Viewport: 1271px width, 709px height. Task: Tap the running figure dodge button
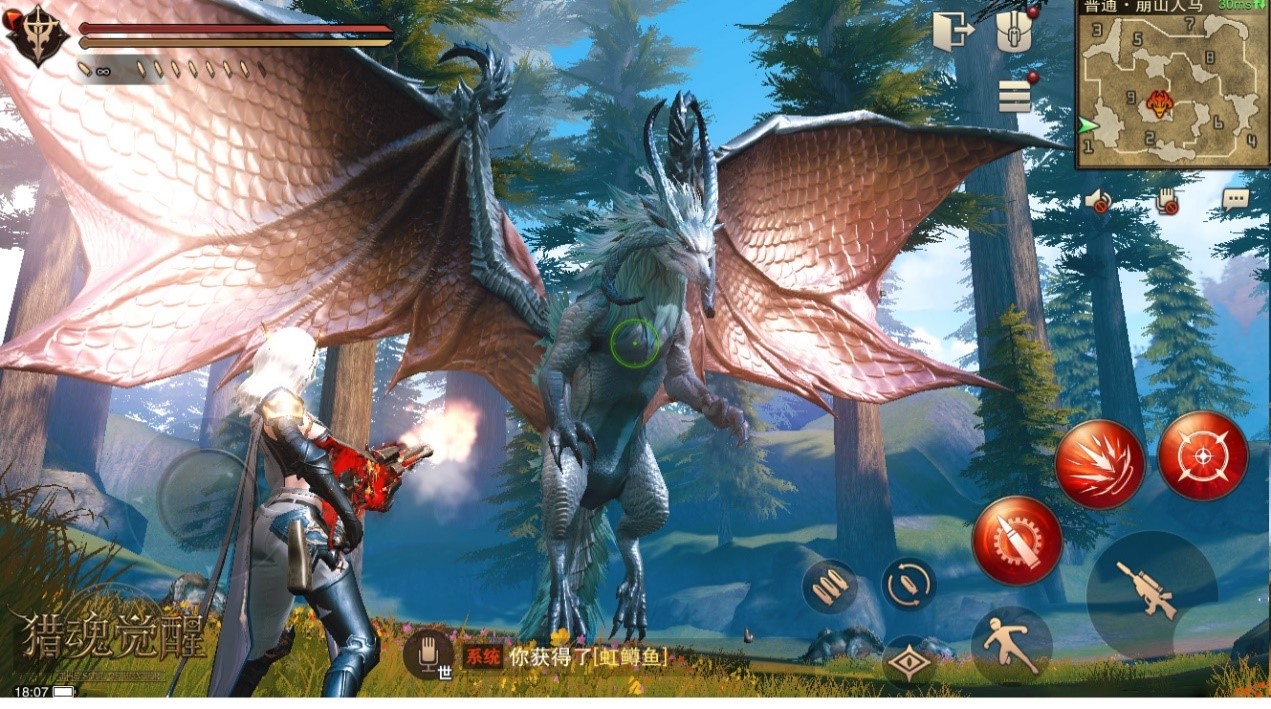click(x=1010, y=645)
